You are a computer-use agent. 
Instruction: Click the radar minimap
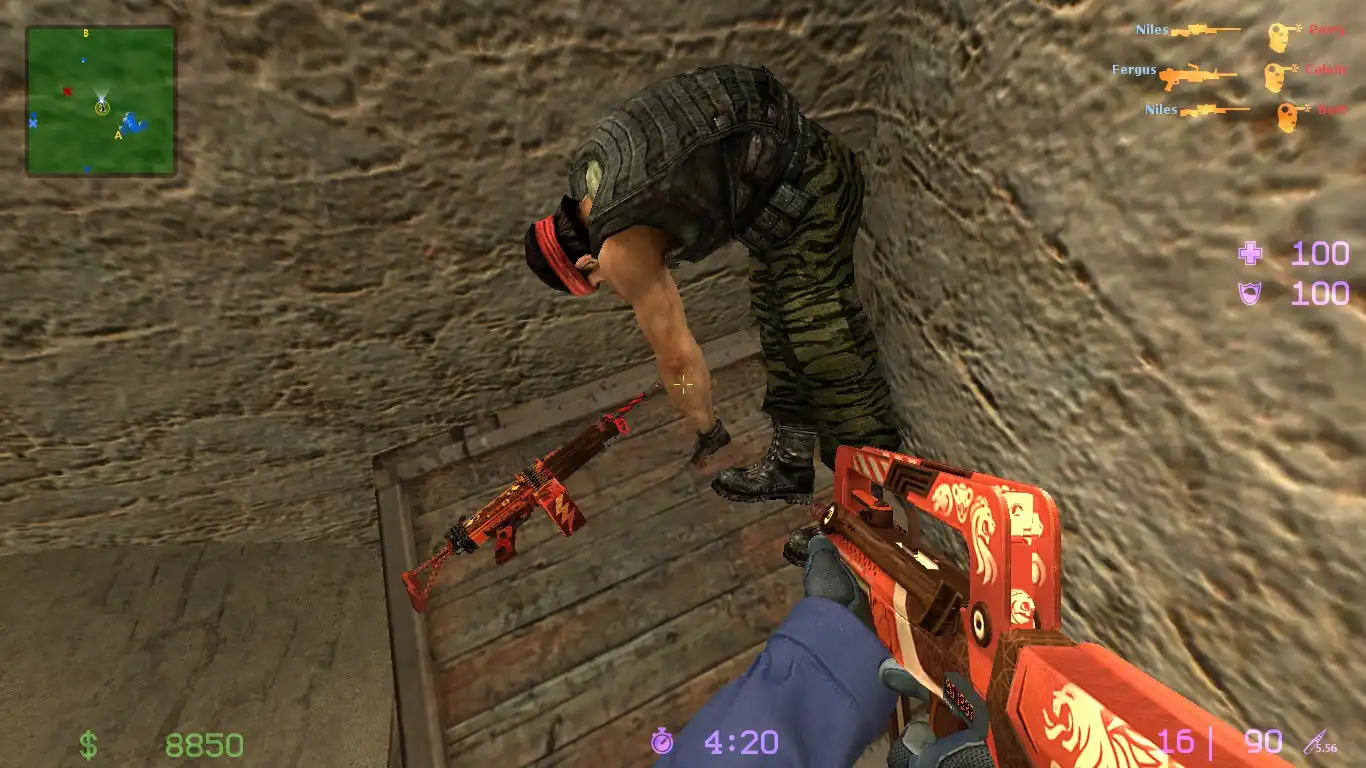tap(101, 100)
